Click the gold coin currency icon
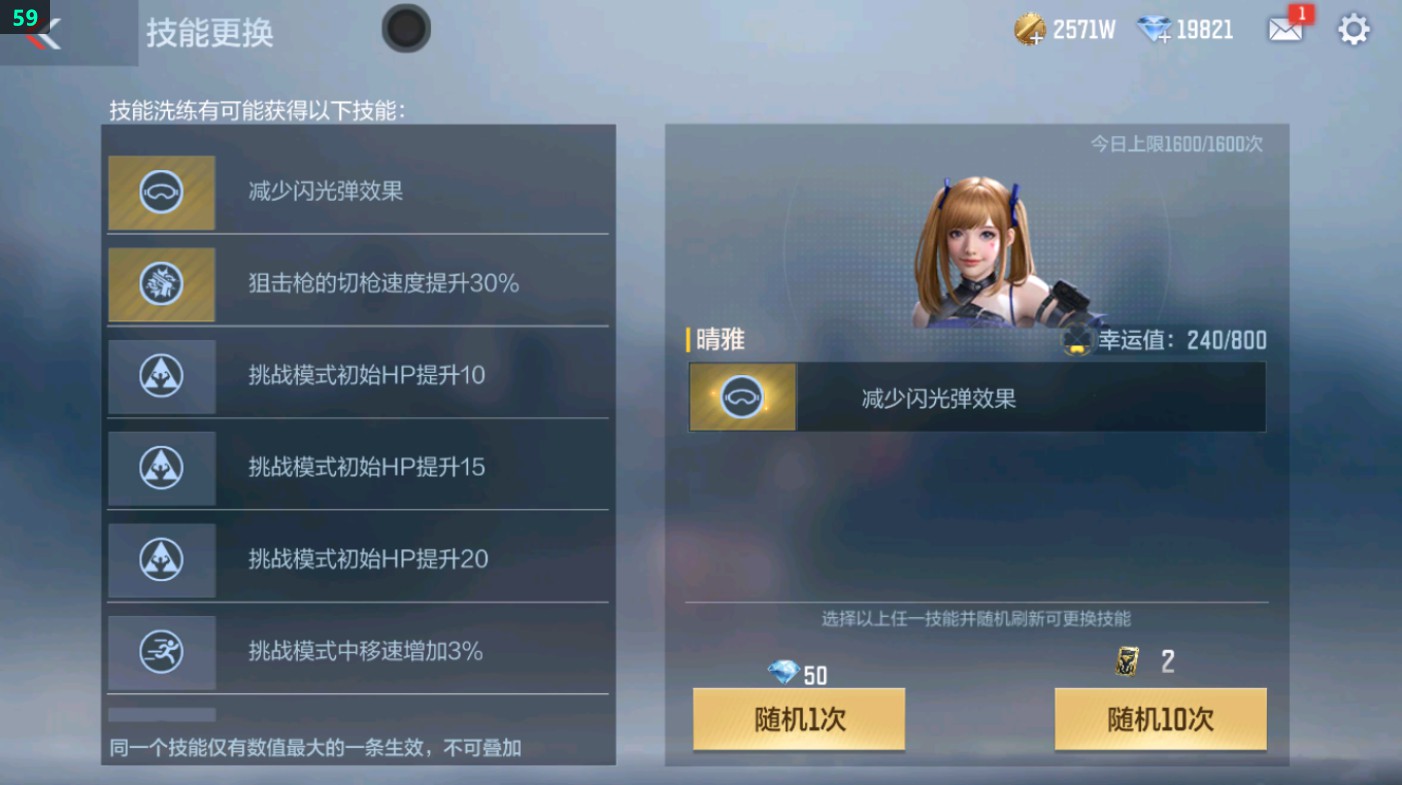Screen dimensions: 1402x785 (x=1029, y=29)
